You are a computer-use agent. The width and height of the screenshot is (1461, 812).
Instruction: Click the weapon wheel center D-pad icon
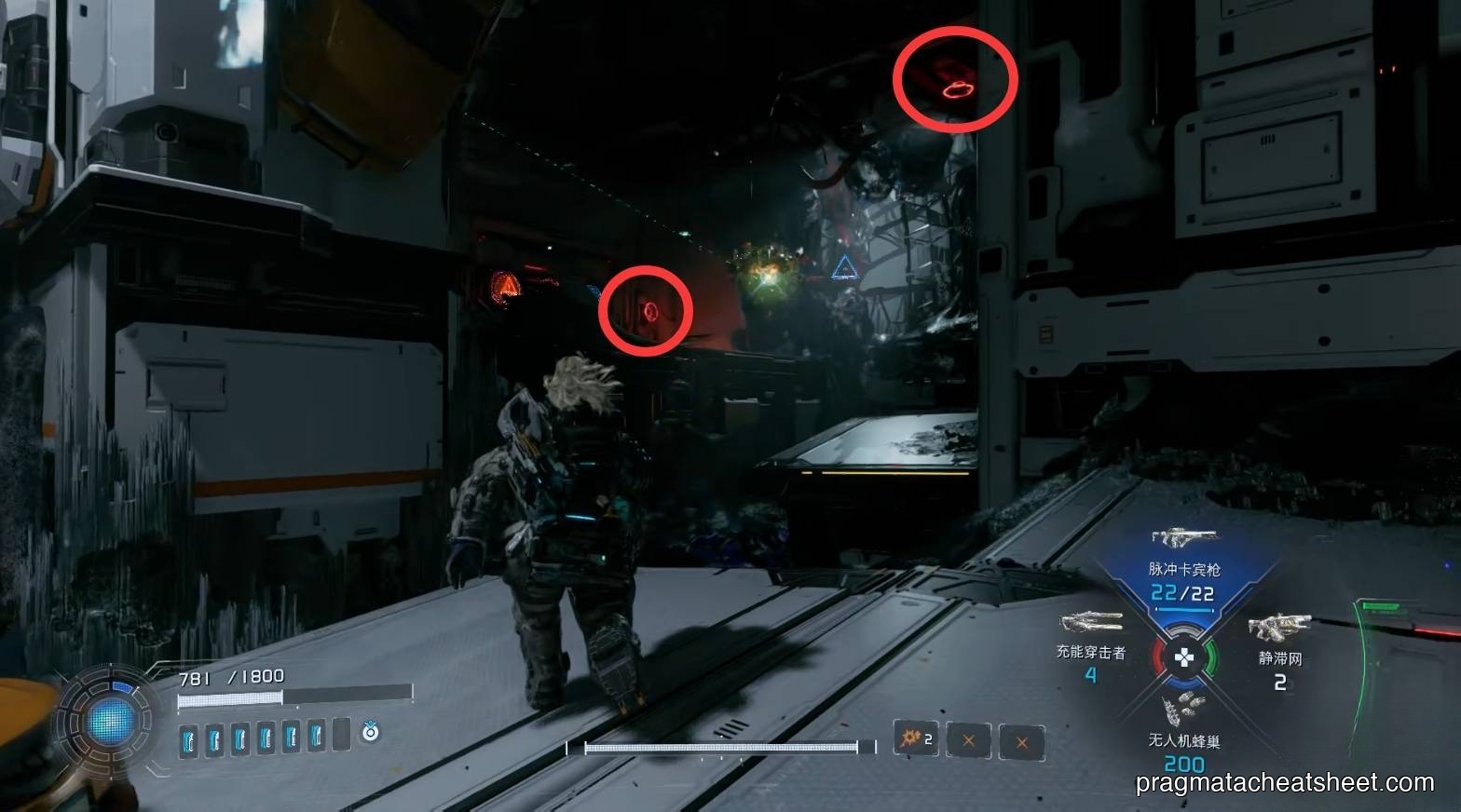pos(1183,658)
